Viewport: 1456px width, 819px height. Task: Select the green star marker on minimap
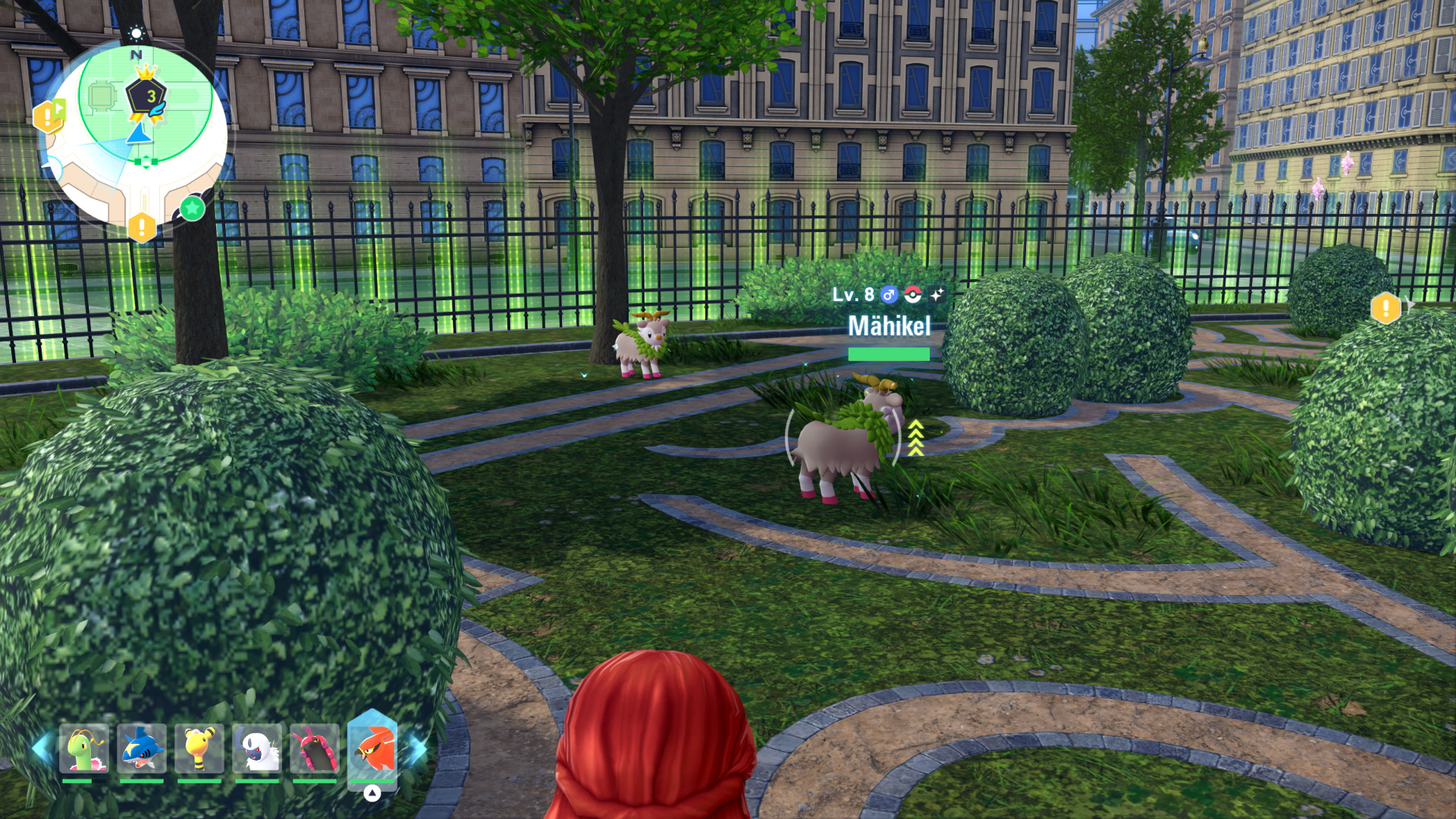[193, 208]
